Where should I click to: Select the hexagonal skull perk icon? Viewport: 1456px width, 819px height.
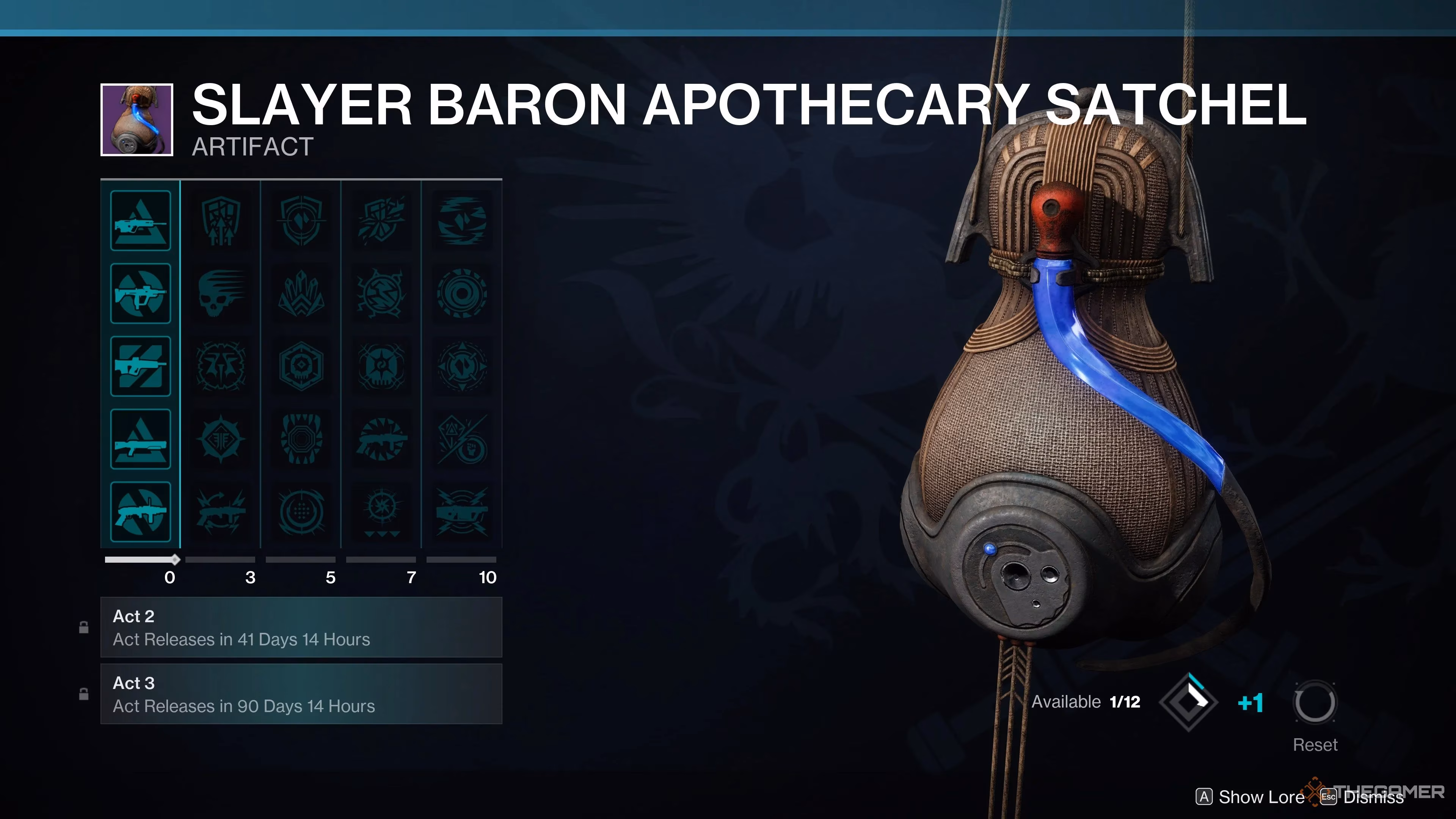(301, 366)
